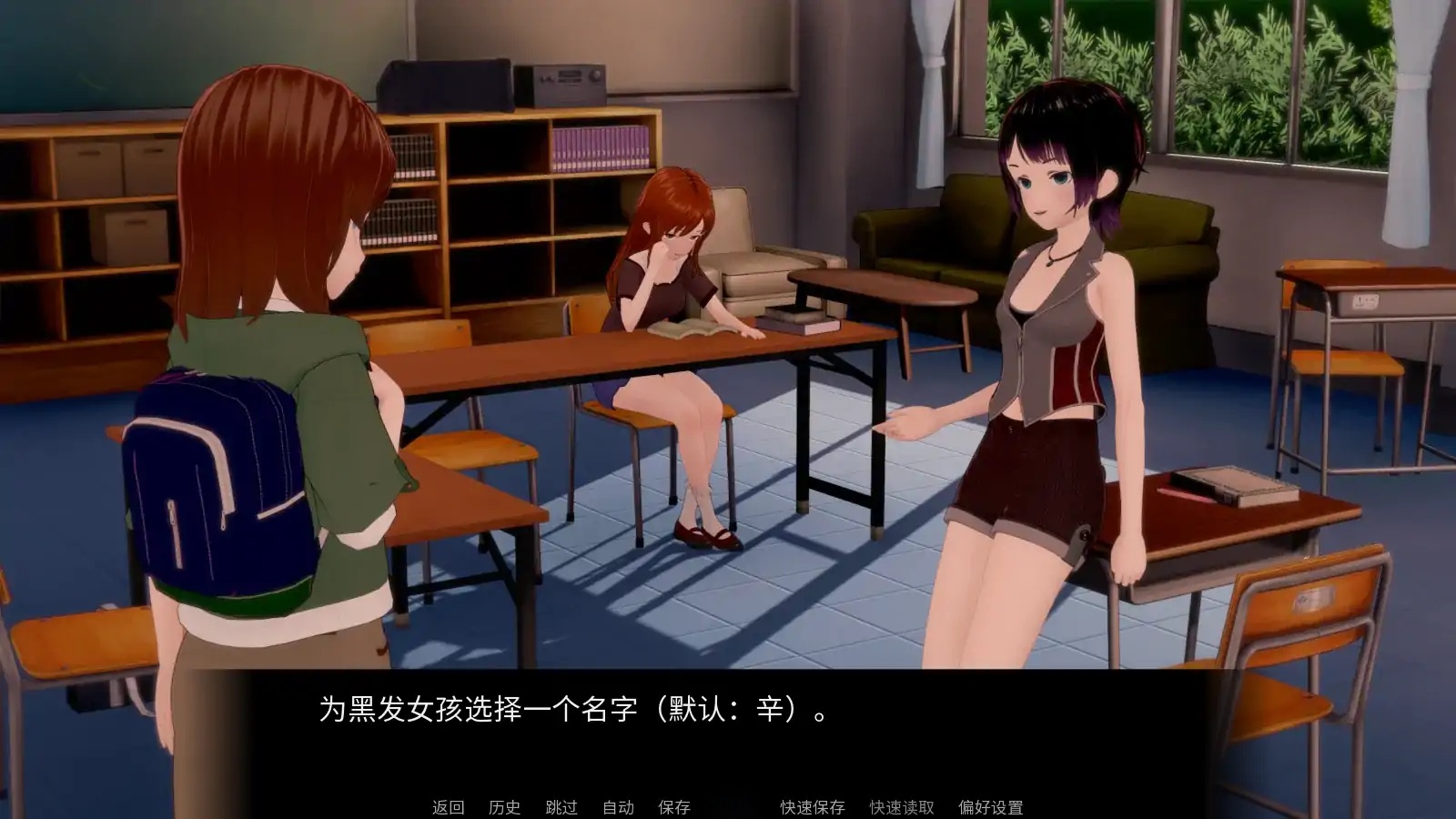The width and height of the screenshot is (1456, 819).
Task: Open the 历史 dialogue history
Action: pos(503,806)
